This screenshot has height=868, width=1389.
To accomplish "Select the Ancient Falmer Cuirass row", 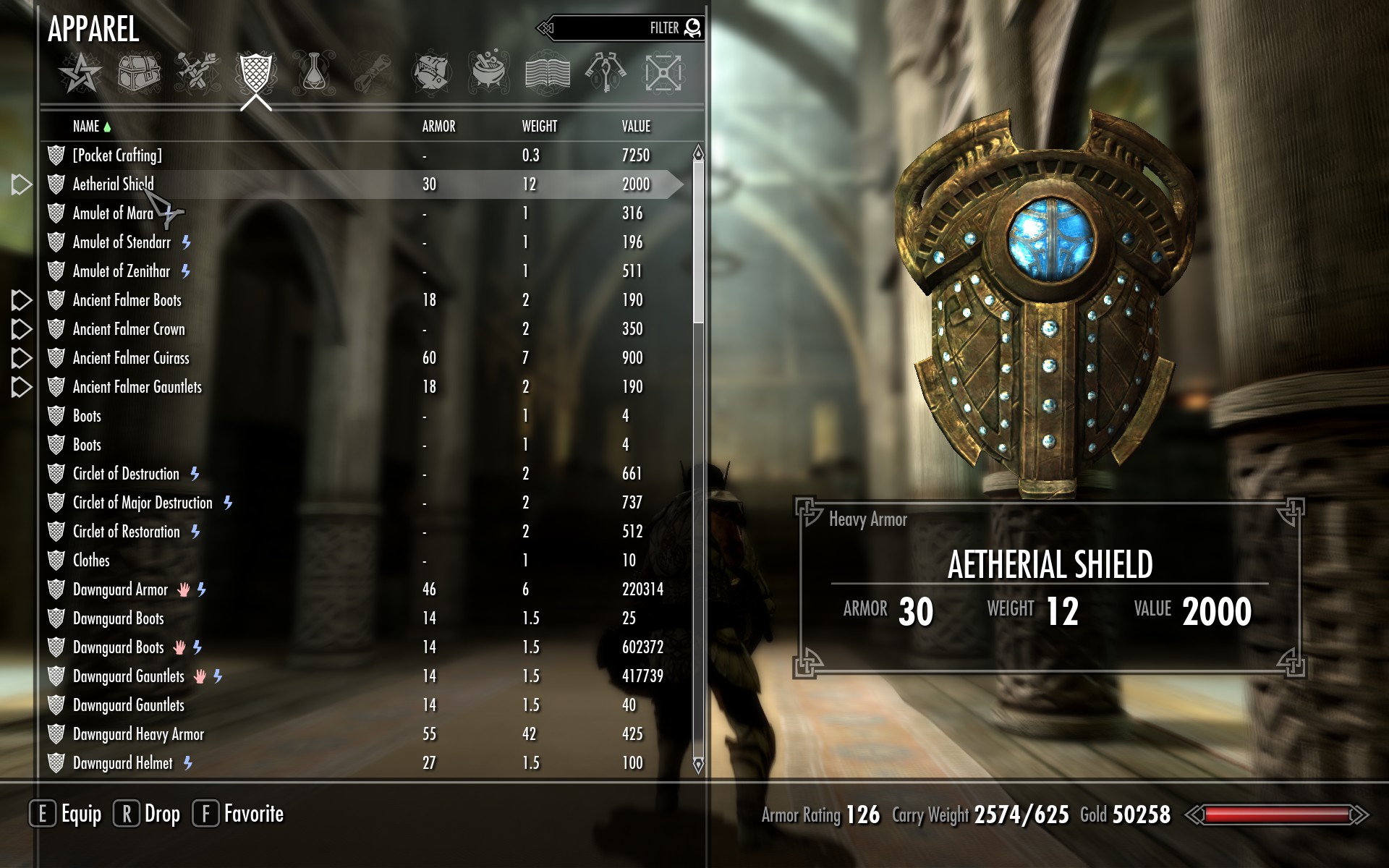I will (x=131, y=358).
